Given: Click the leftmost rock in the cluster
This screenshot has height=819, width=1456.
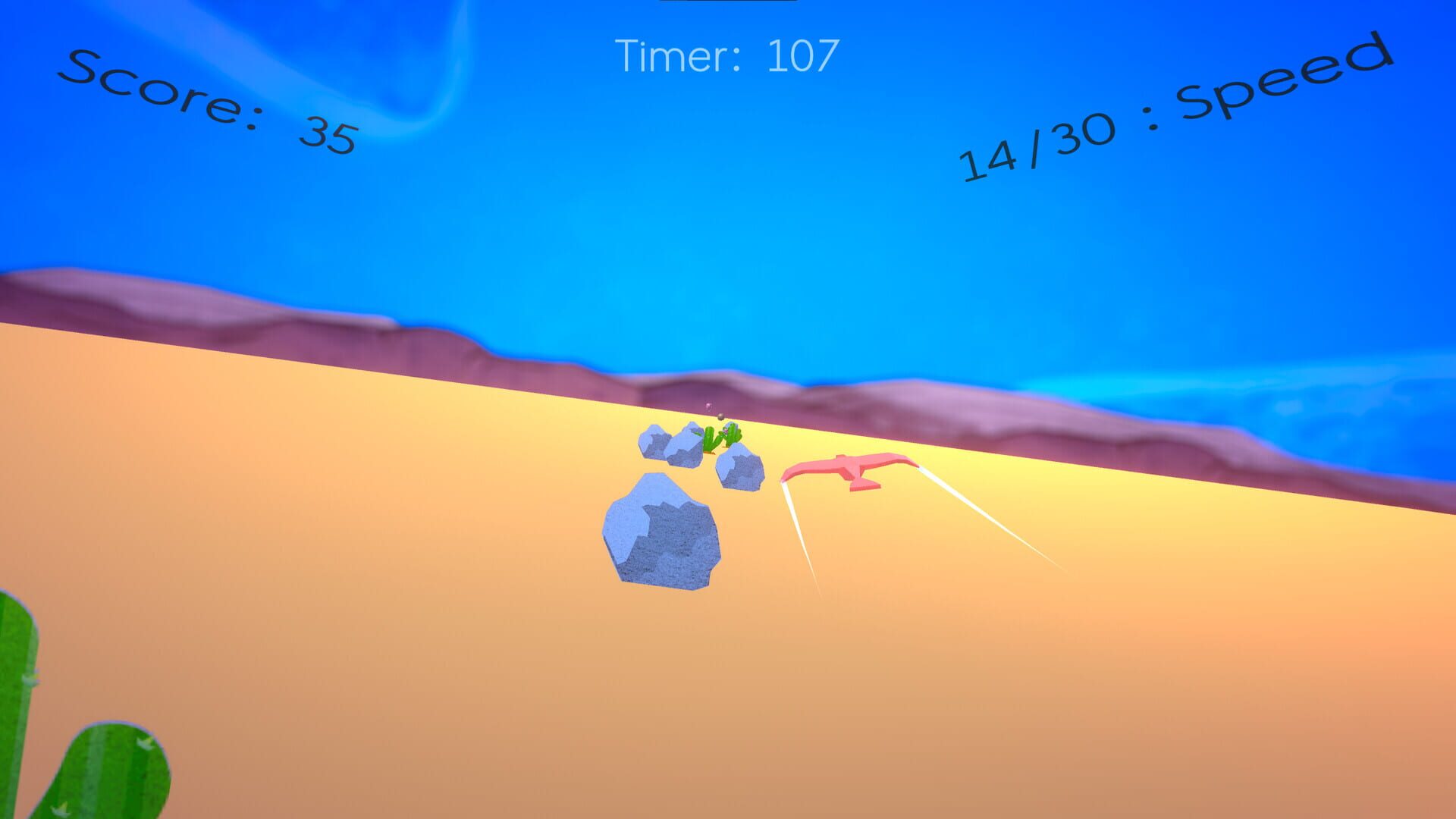Looking at the screenshot, I should [654, 441].
